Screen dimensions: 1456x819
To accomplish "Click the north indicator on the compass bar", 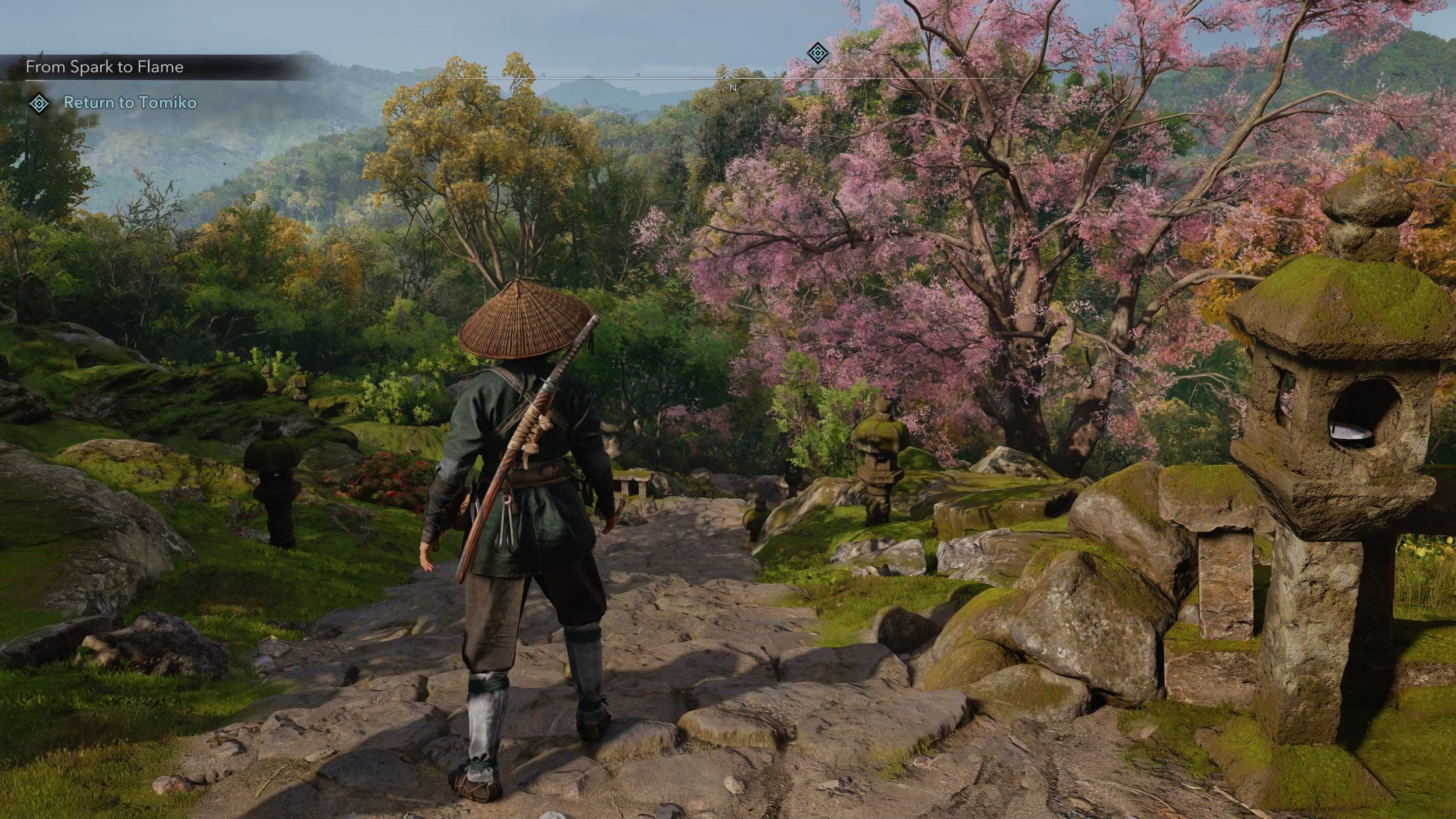I will point(733,87).
